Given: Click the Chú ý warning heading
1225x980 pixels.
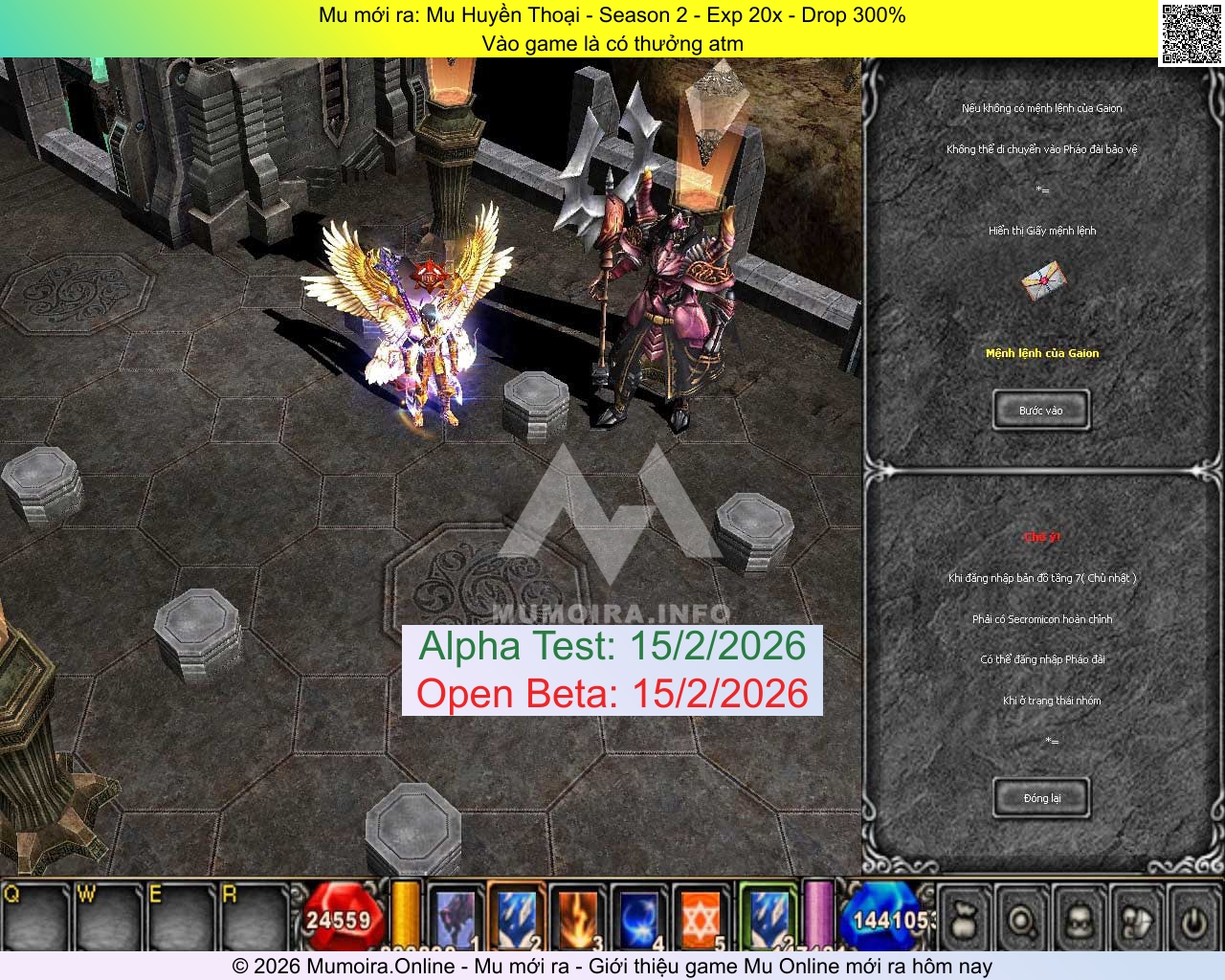Looking at the screenshot, I should 1041,537.
